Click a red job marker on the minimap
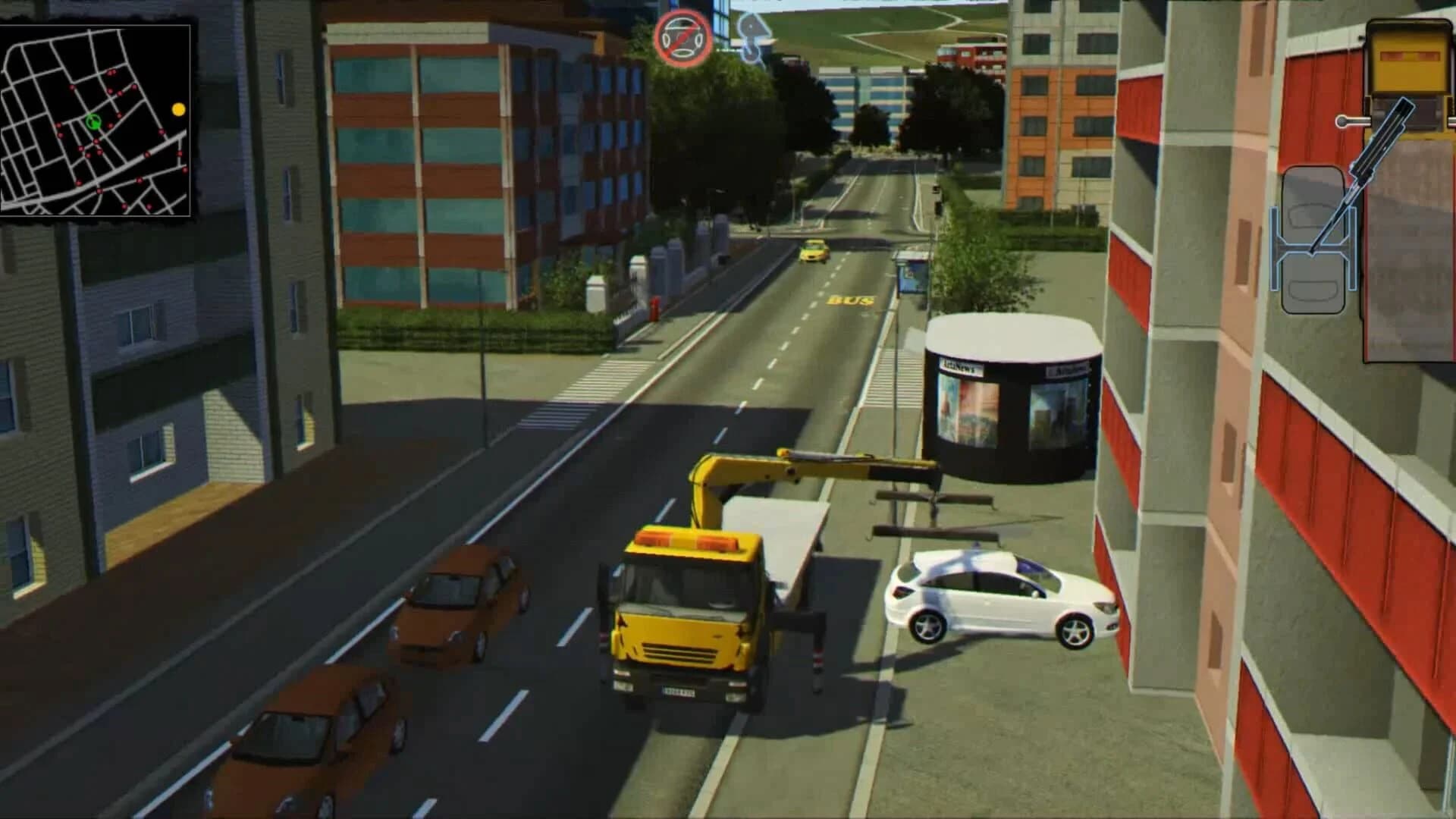The width and height of the screenshot is (1456, 819). [112, 73]
